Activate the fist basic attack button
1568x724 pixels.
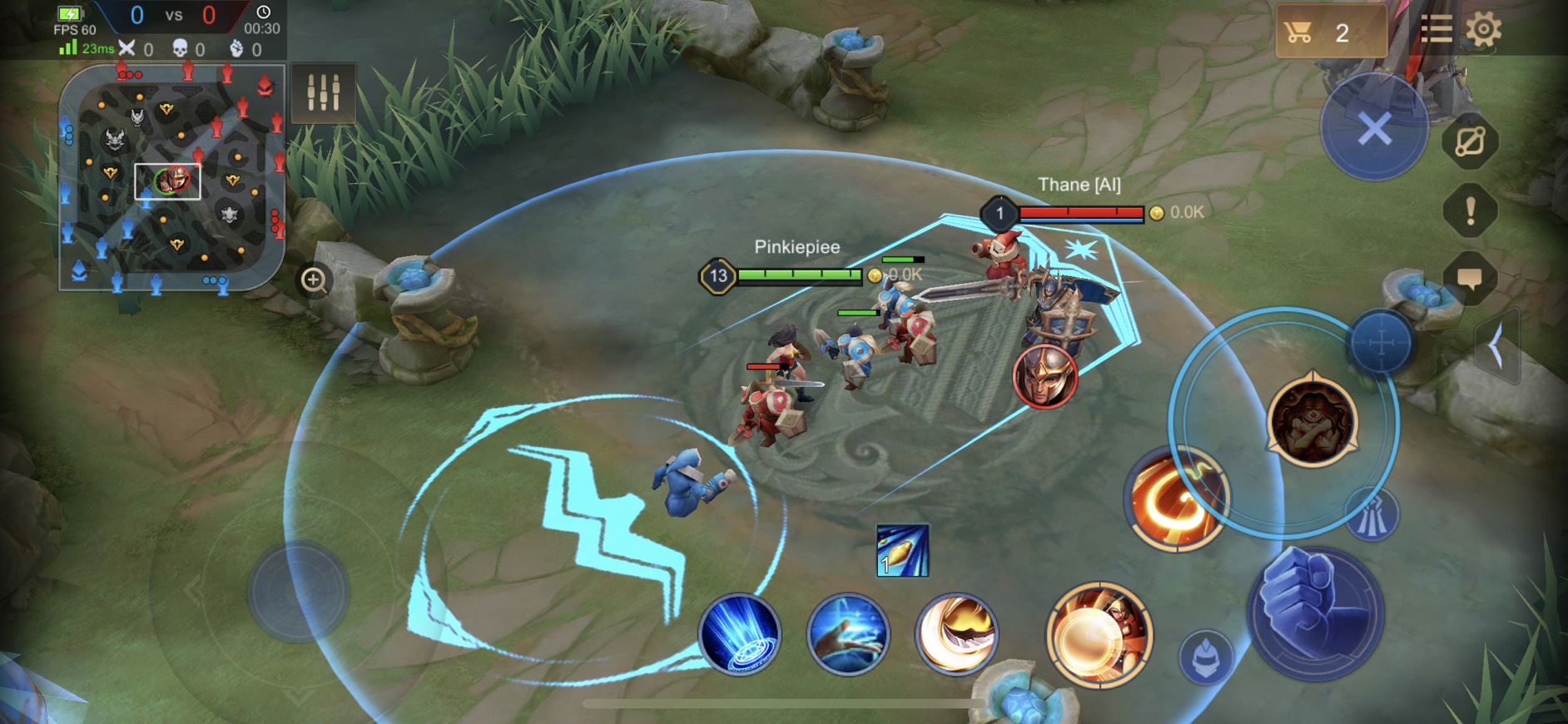pos(1315,612)
